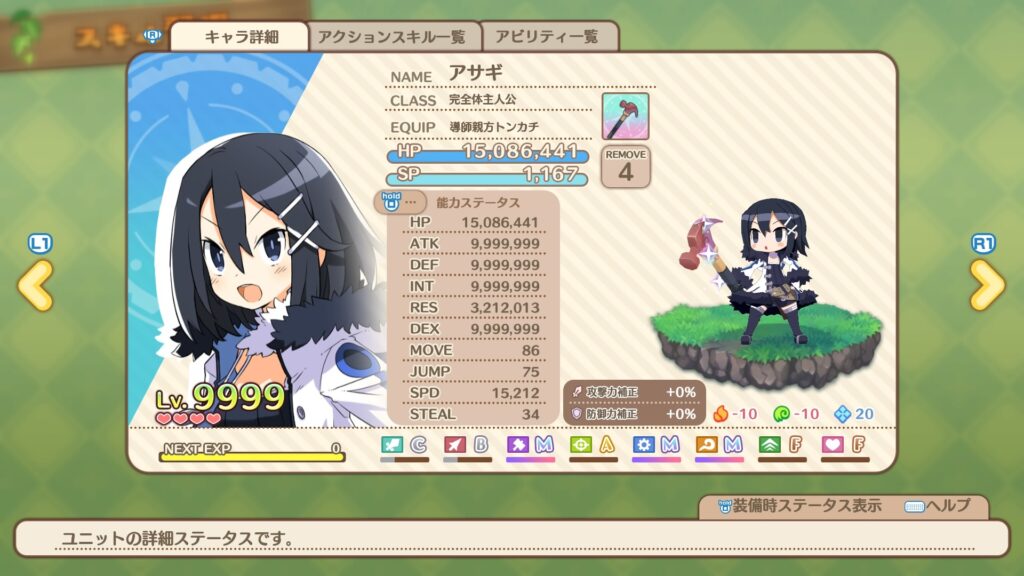Select the green crosshair mastery icon
Screen dimensions: 1024x576
pyautogui.click(x=580, y=443)
